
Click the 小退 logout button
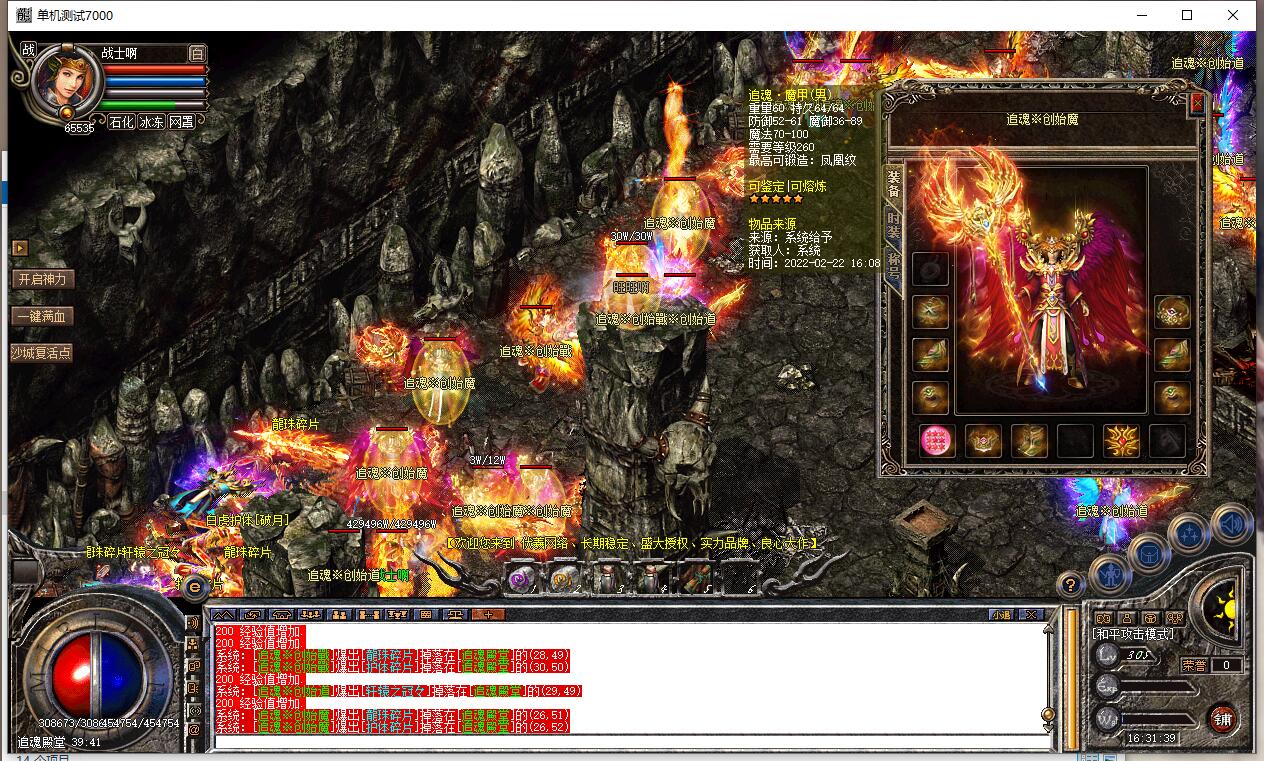pos(1001,614)
